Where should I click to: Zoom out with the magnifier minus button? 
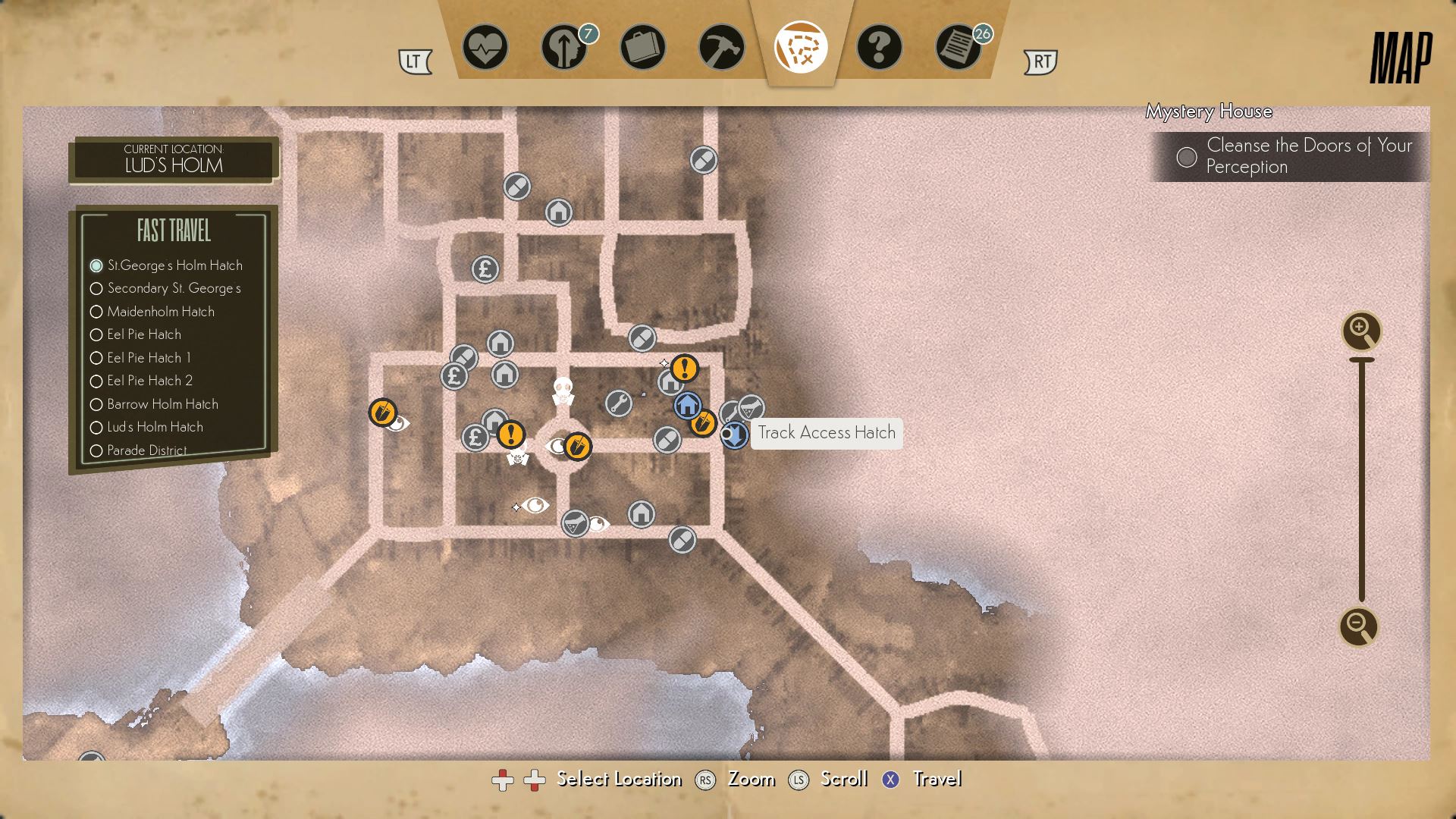click(1358, 626)
